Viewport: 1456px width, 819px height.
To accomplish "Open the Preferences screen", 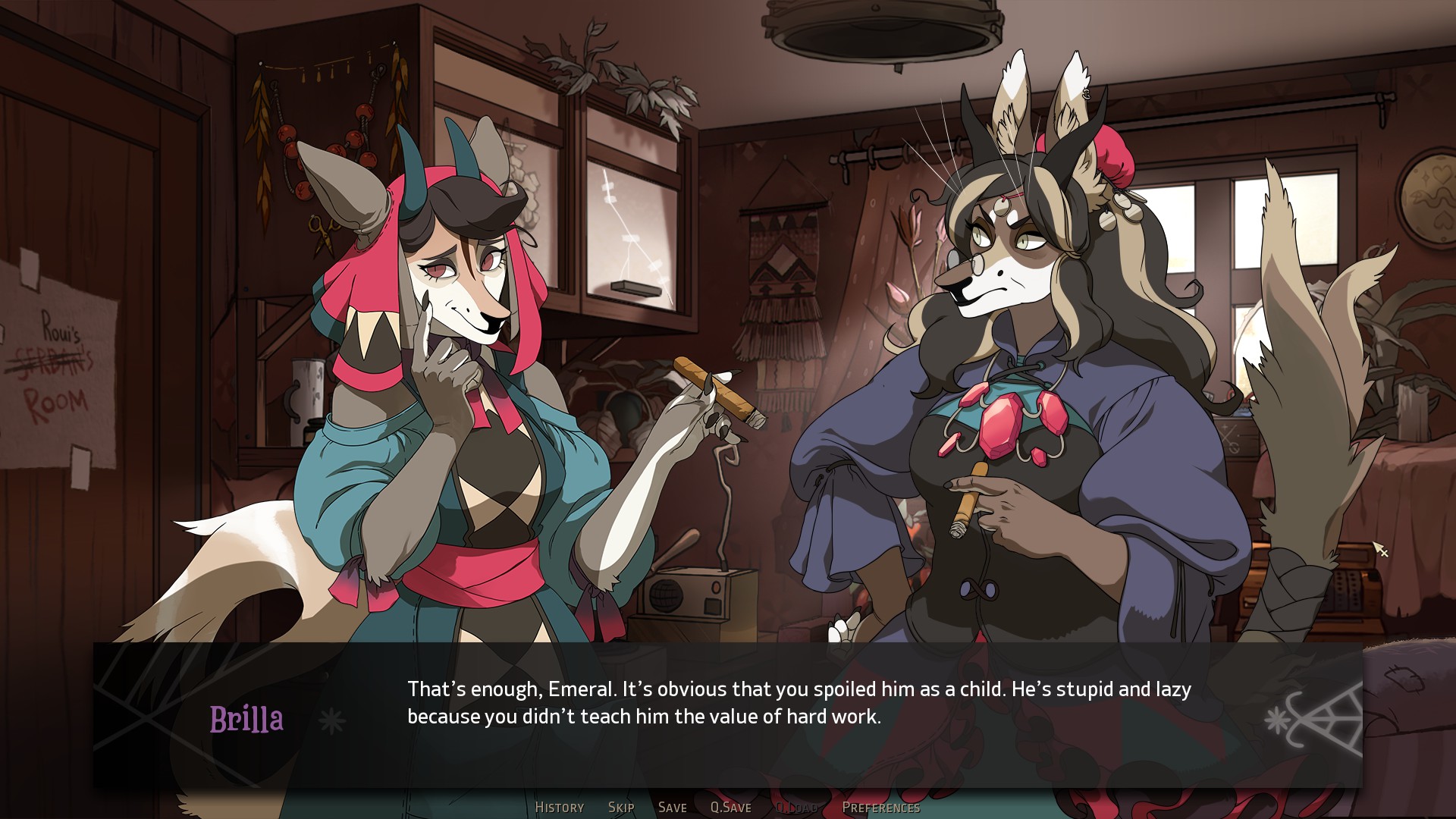I will pyautogui.click(x=880, y=808).
